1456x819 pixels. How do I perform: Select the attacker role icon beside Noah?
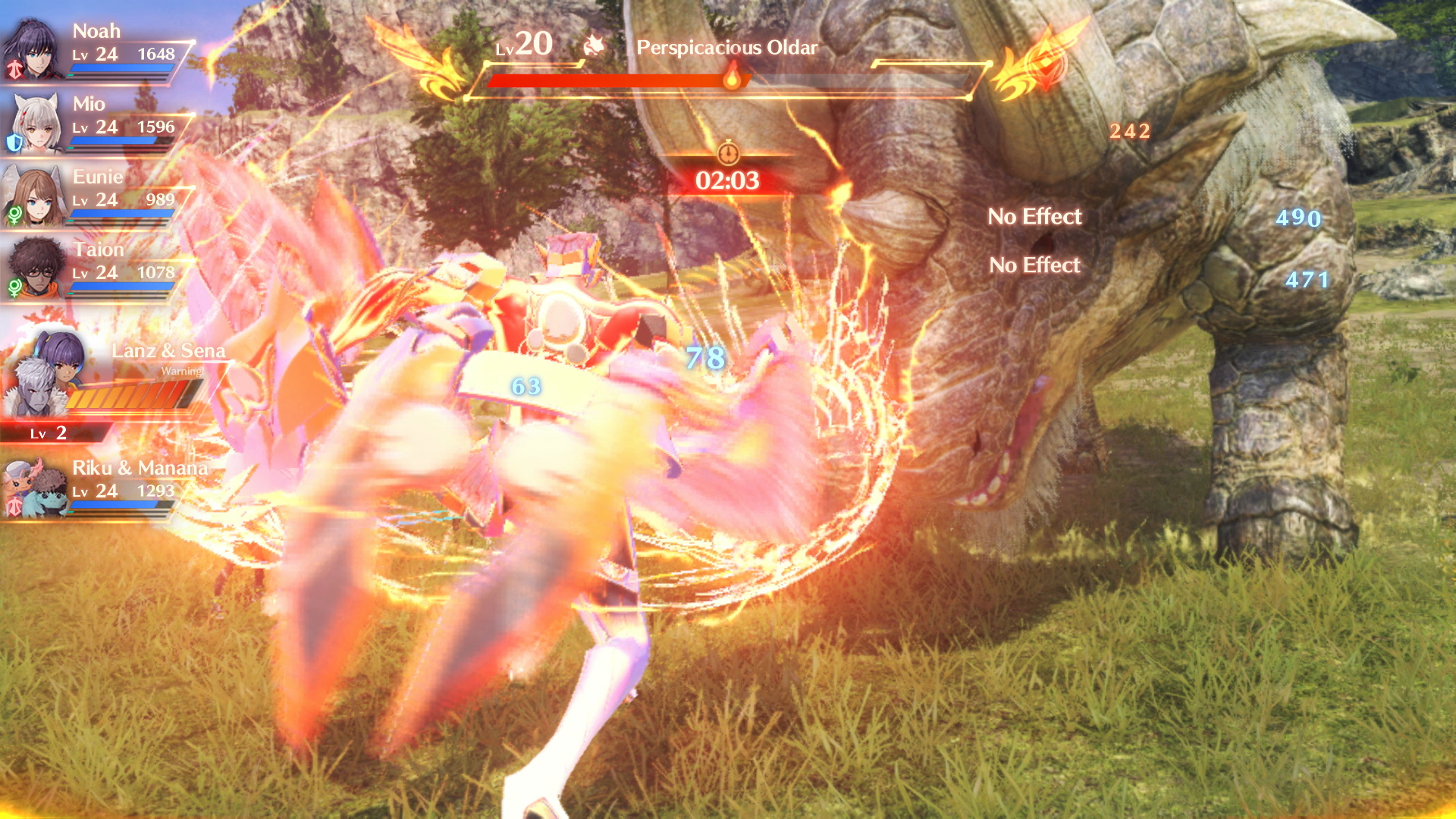tap(15, 67)
